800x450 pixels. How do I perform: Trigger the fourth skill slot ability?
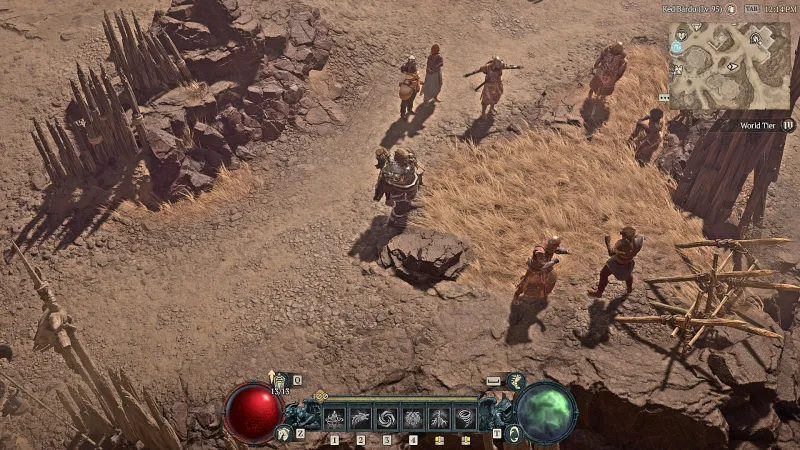click(x=412, y=418)
